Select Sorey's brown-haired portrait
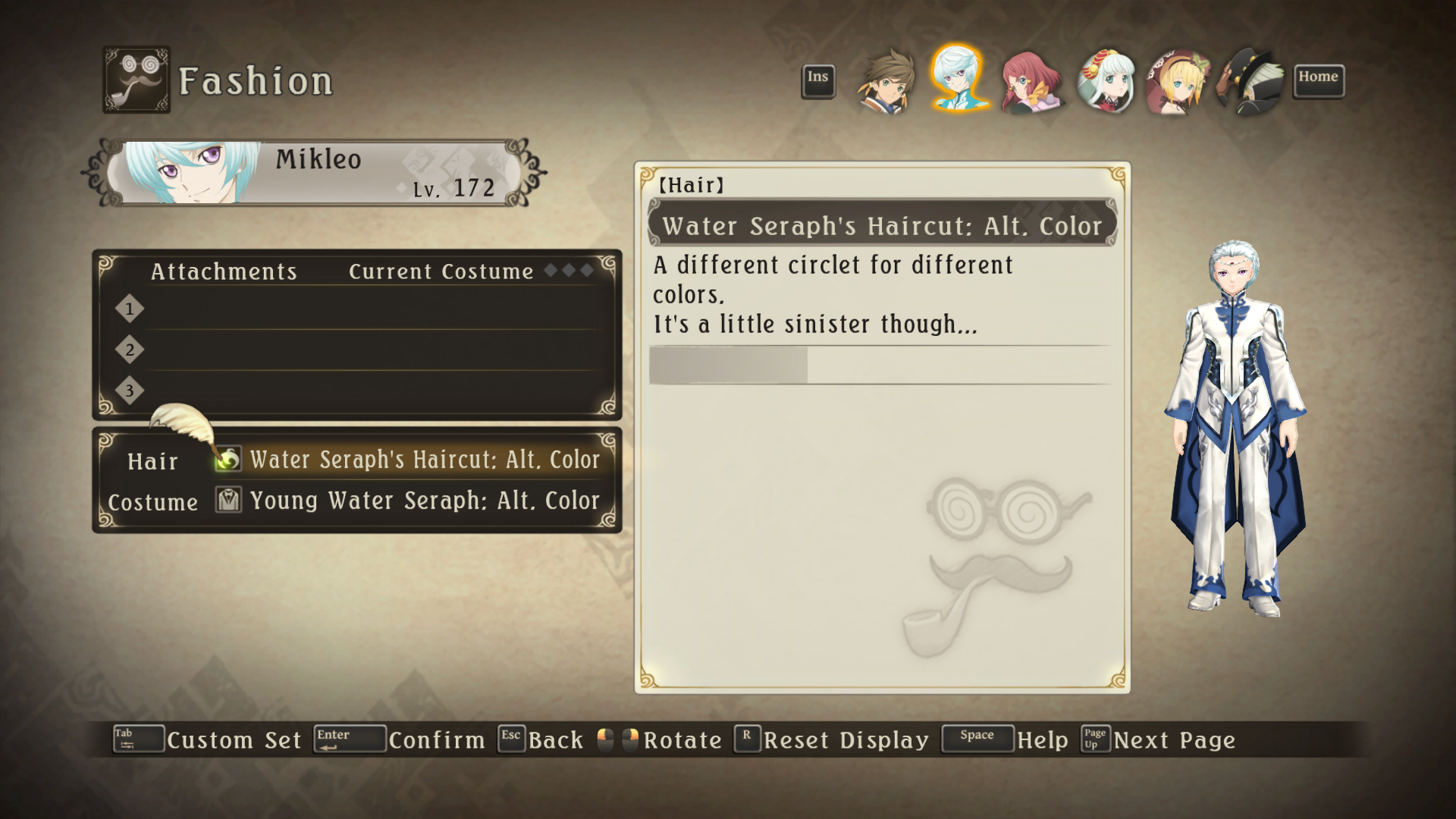The height and width of the screenshot is (819, 1456). click(886, 80)
